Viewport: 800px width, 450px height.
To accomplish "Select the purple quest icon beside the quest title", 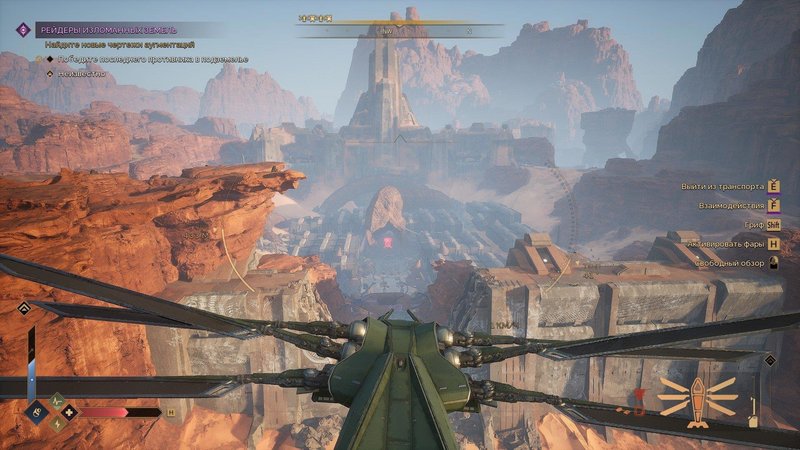I will 23,30.
